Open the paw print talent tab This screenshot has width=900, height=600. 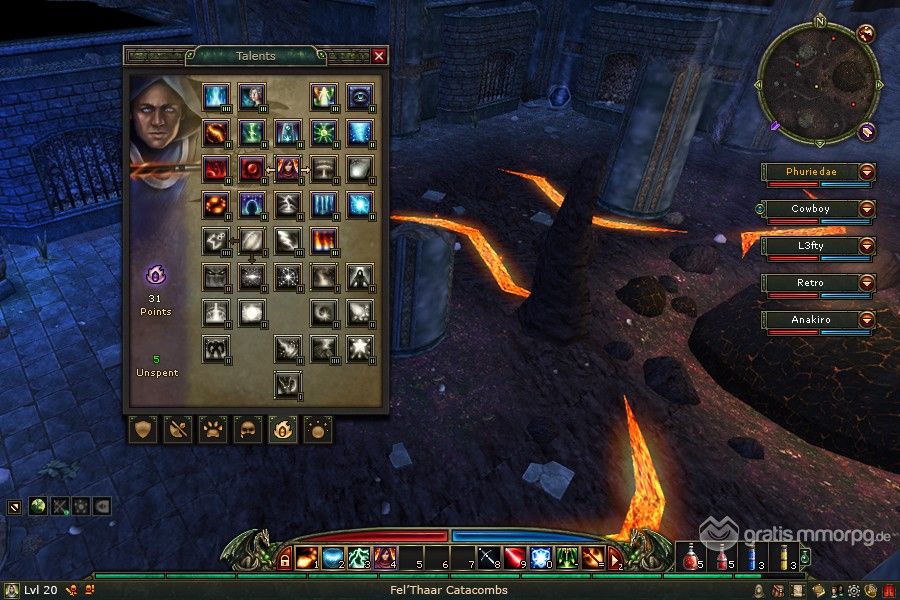point(212,430)
